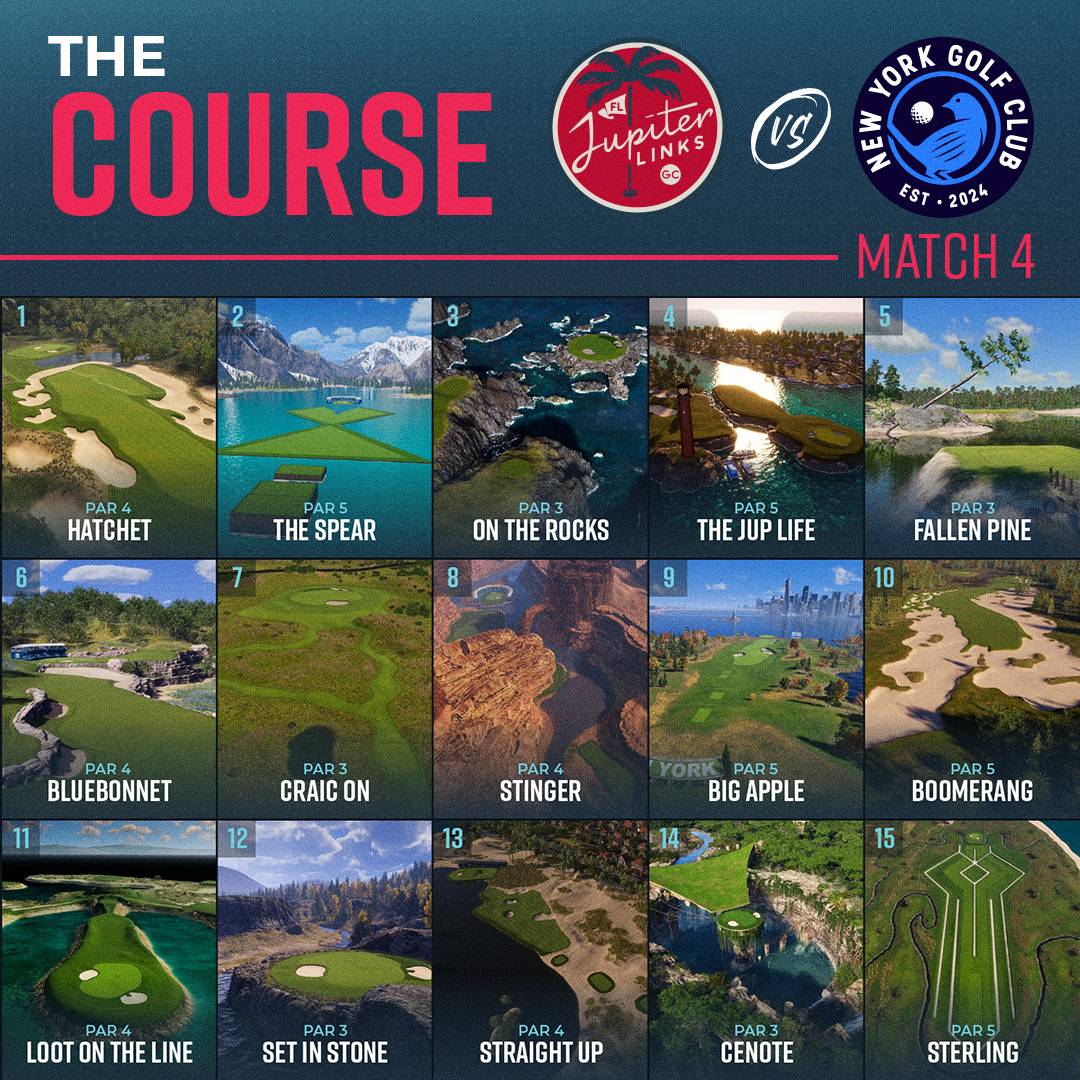The width and height of the screenshot is (1080, 1080).
Task: Pick the Fallen Pine par 3 tile
Action: click(x=972, y=426)
